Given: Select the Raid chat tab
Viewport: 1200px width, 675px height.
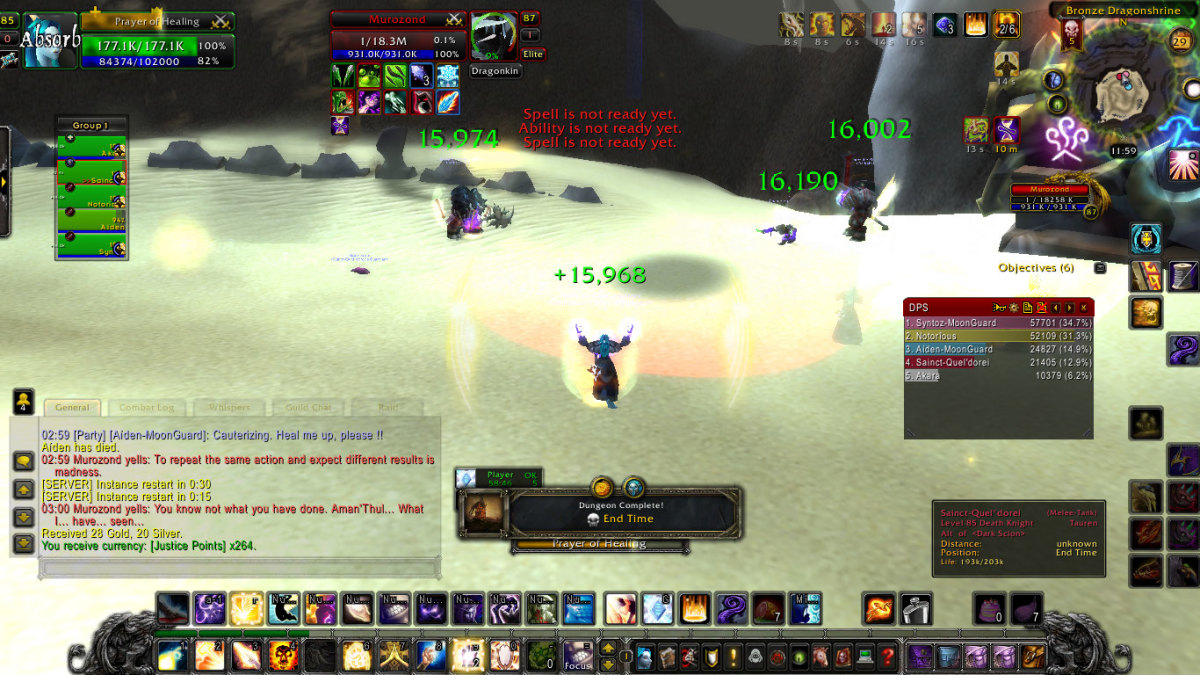Looking at the screenshot, I should [x=388, y=407].
